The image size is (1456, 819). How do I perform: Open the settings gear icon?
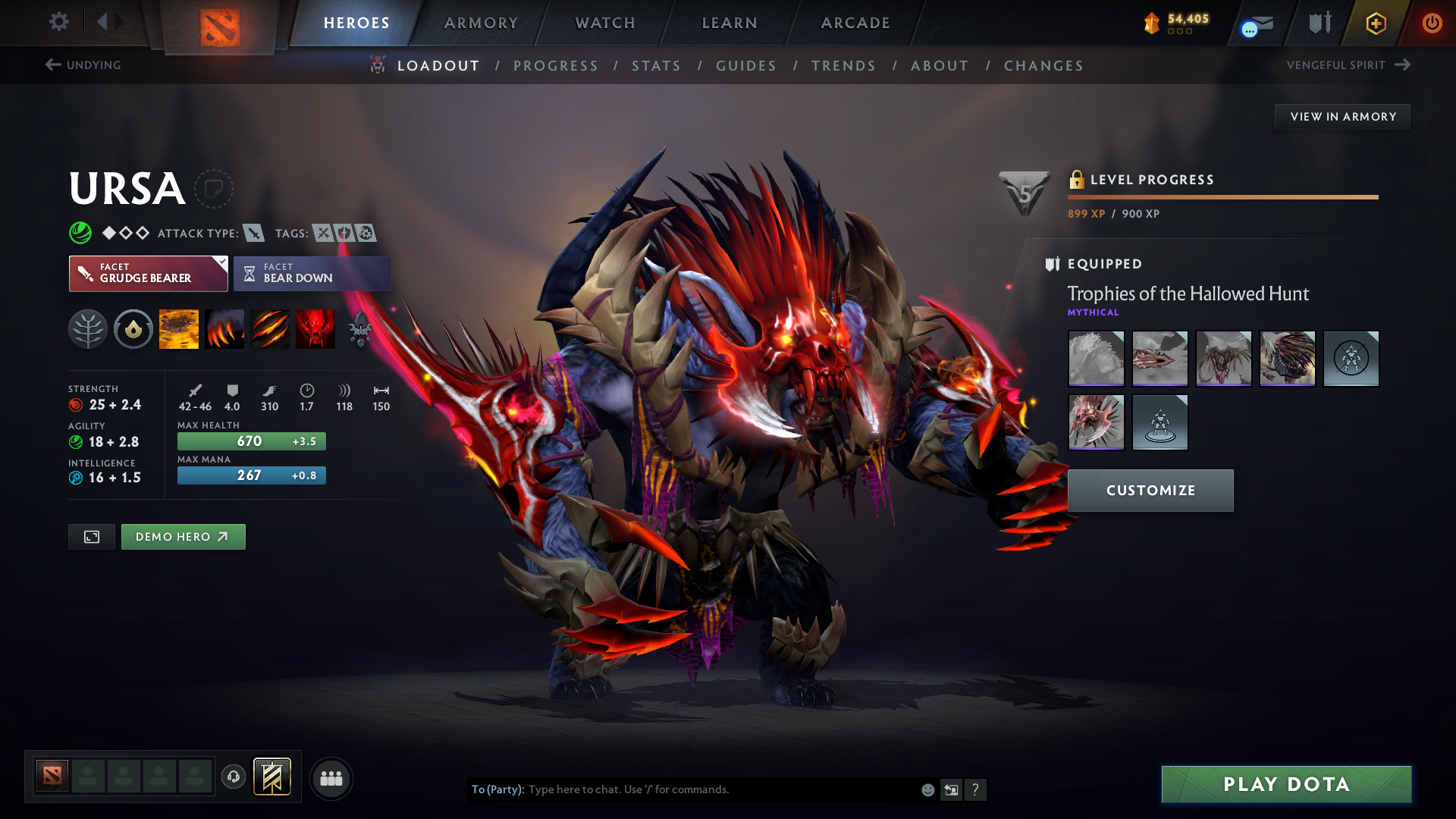coord(59,22)
